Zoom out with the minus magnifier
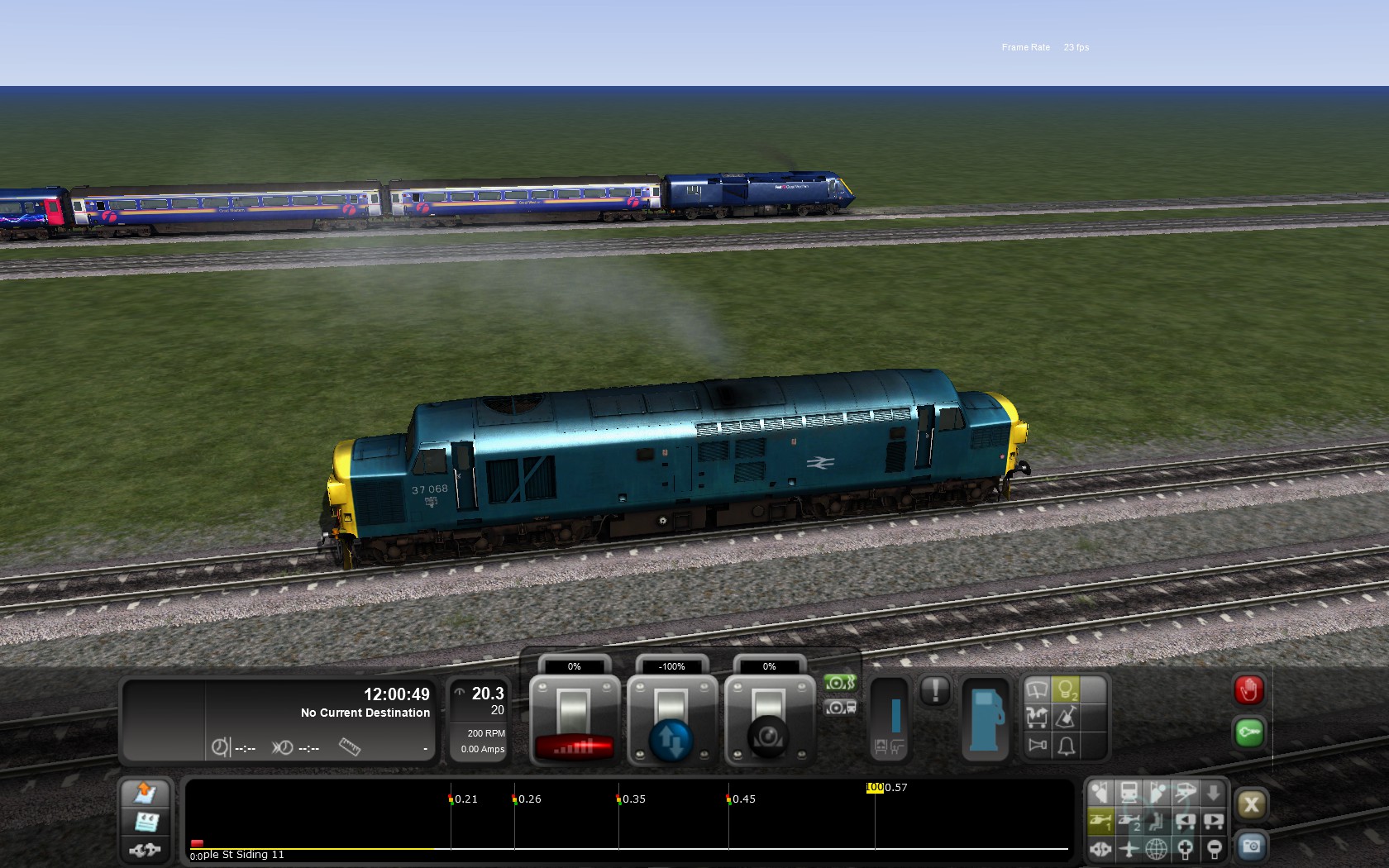 pos(1214,849)
